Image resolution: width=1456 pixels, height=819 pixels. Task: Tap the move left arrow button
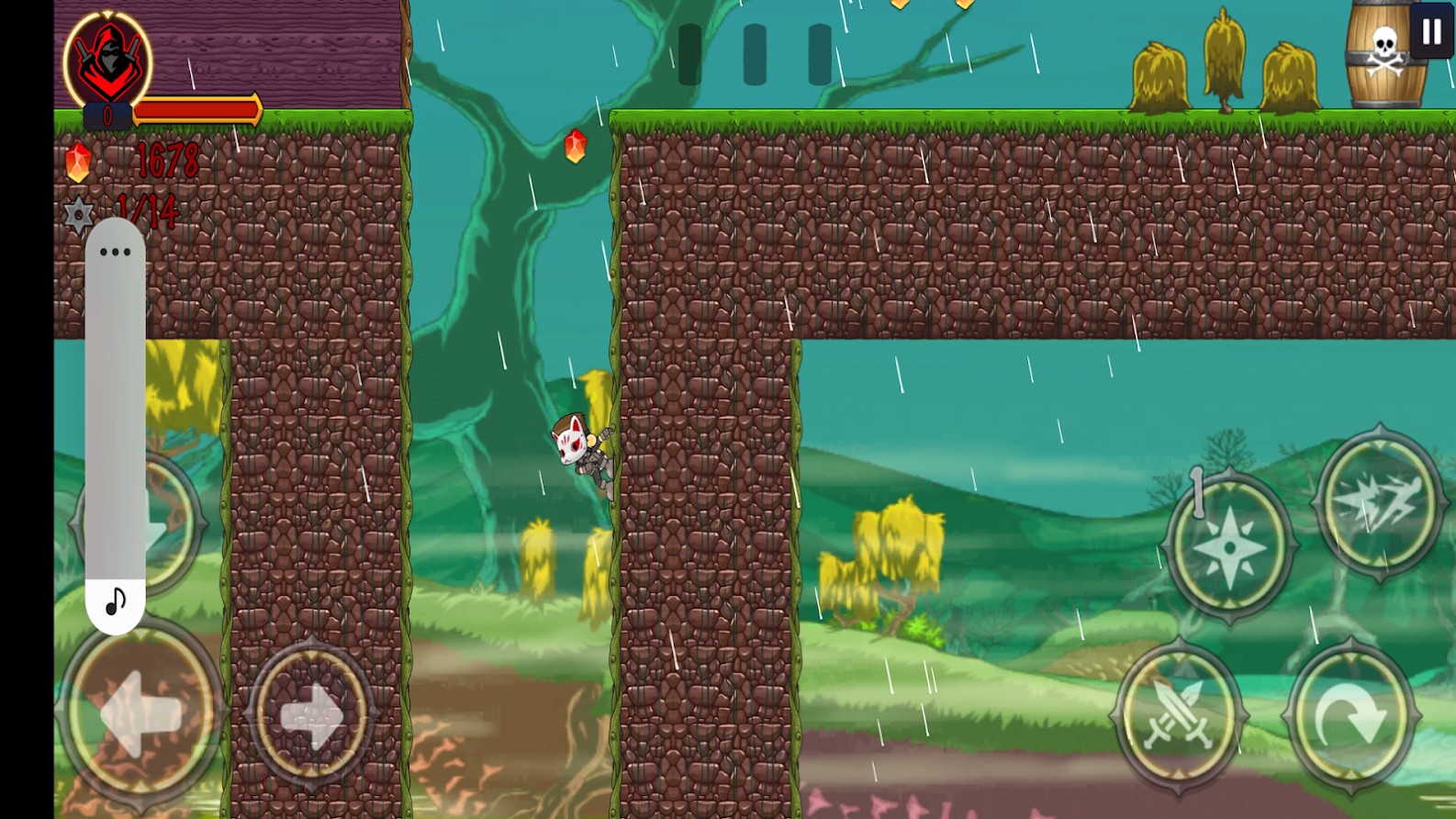pos(140,712)
